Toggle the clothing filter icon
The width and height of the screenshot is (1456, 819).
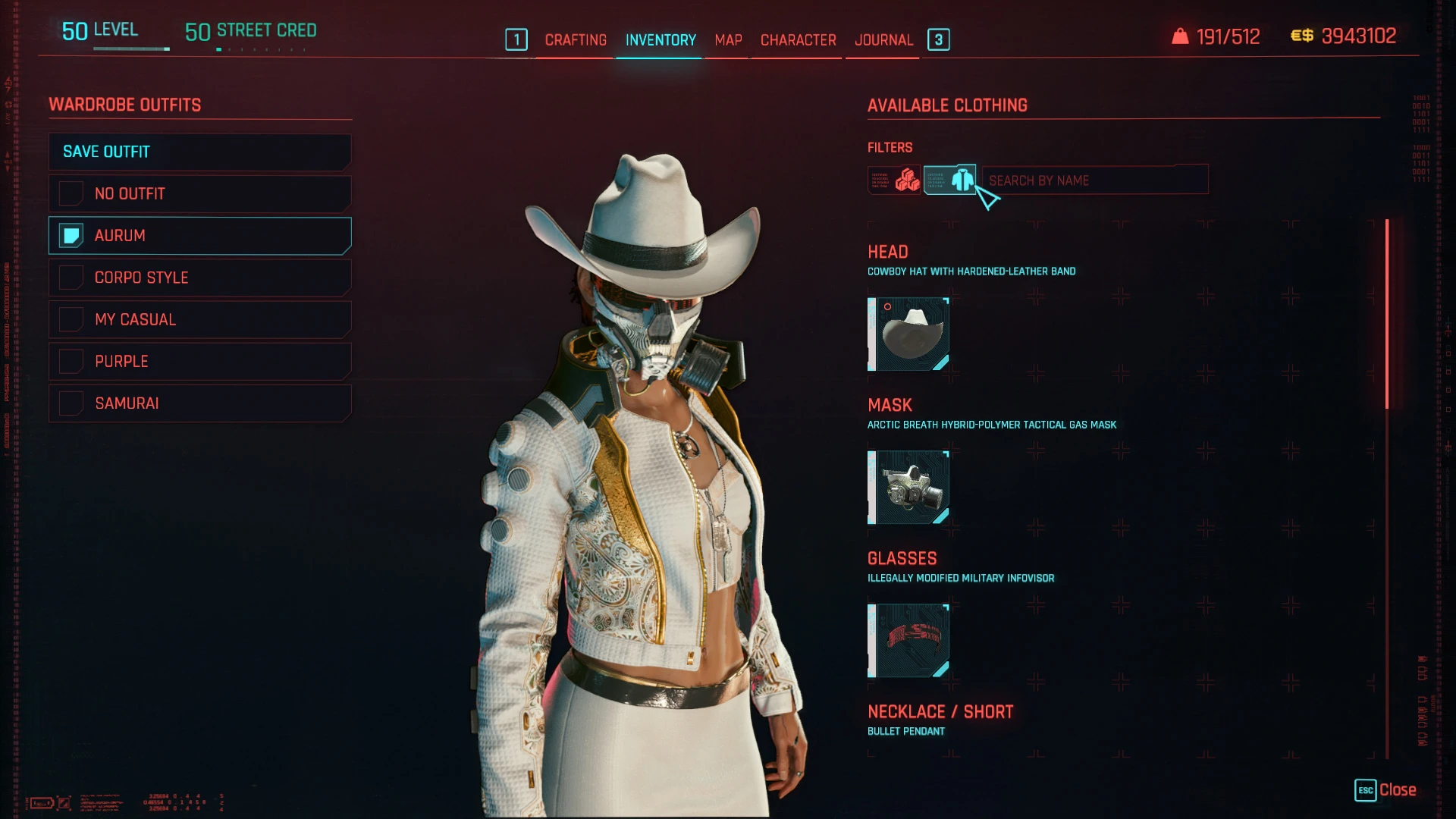tap(949, 179)
